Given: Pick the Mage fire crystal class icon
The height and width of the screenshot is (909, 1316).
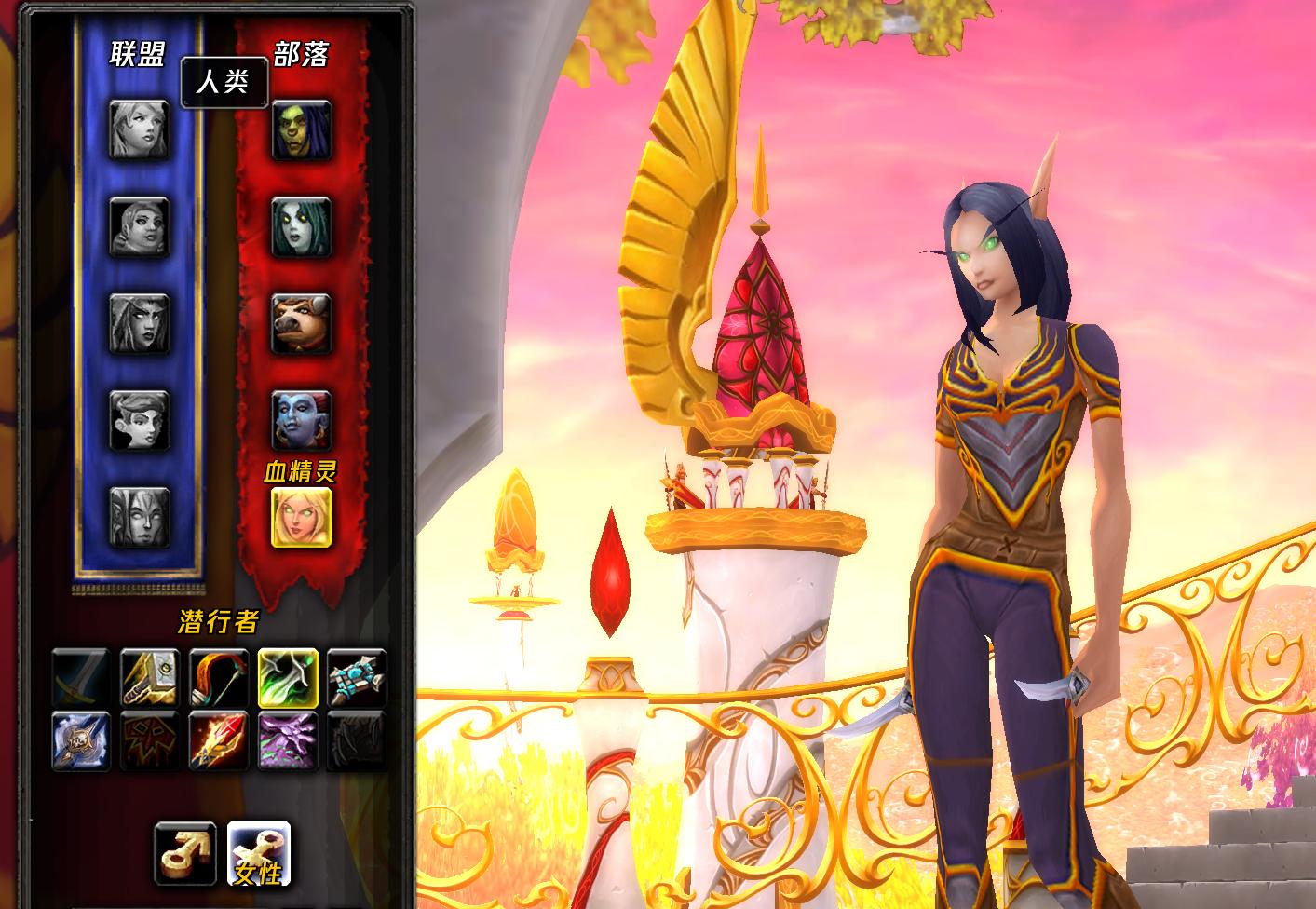Looking at the screenshot, I should click(x=219, y=740).
